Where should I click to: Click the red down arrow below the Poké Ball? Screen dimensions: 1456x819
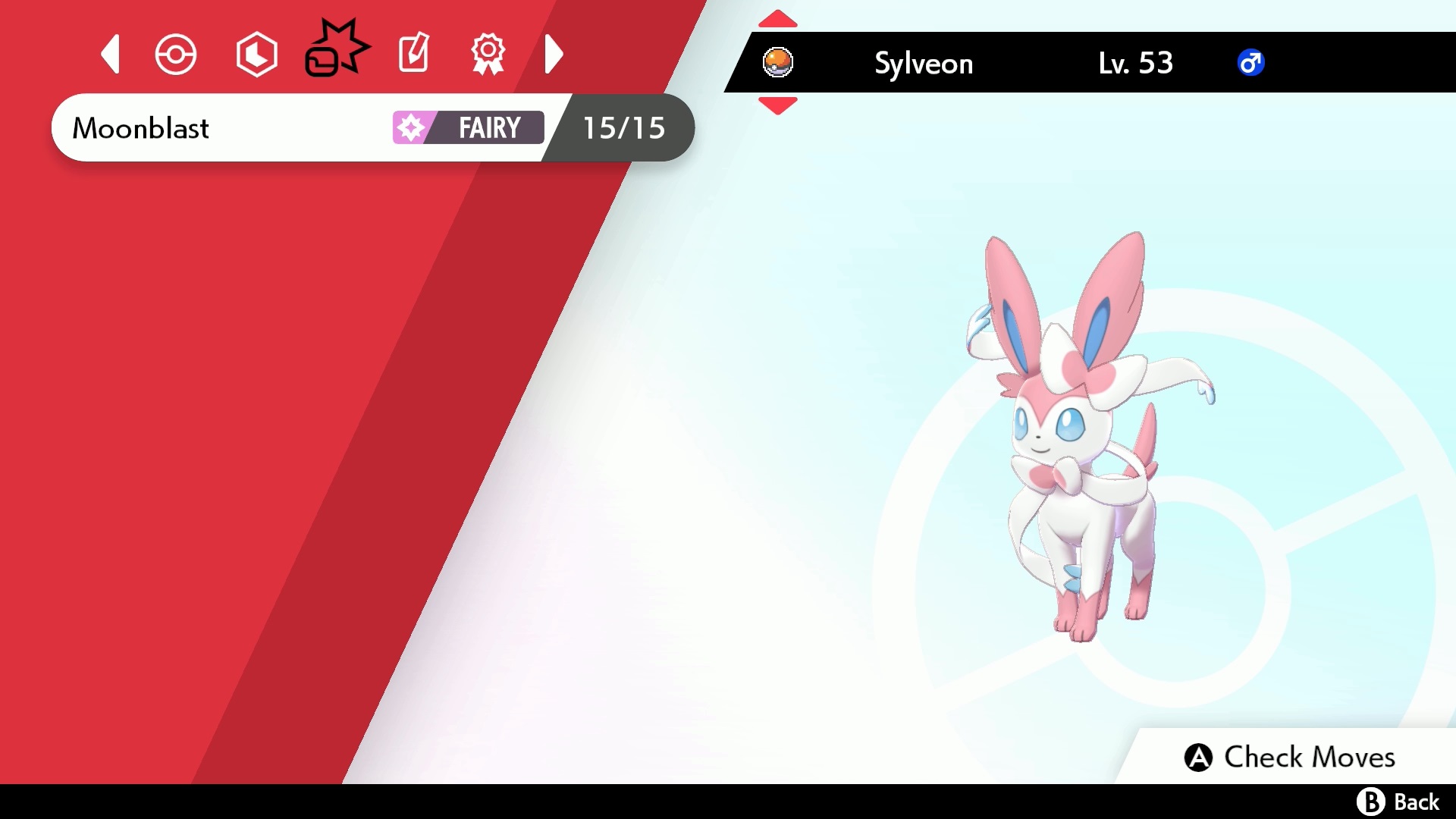pos(777,106)
